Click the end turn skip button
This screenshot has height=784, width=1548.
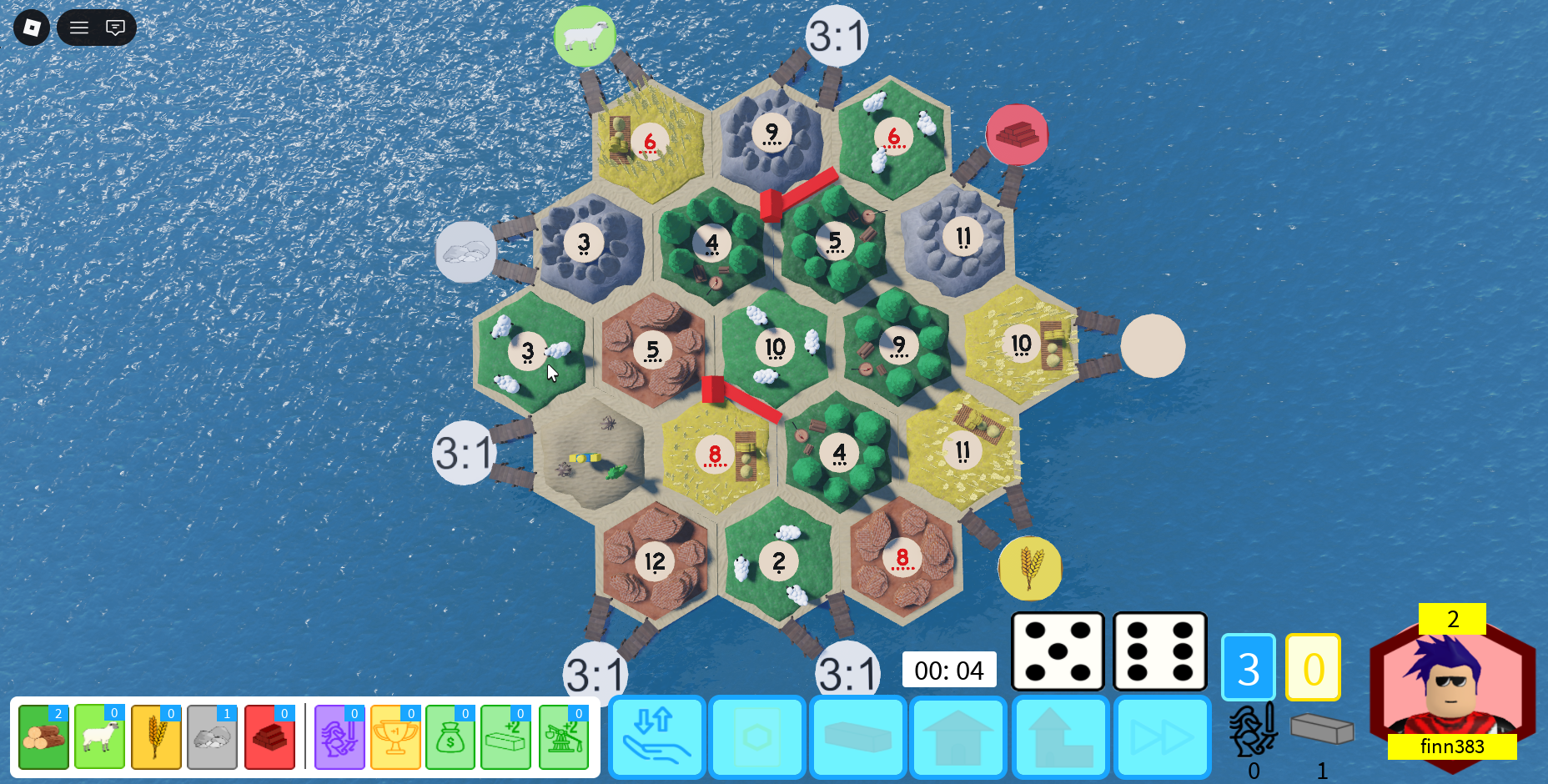1161,737
